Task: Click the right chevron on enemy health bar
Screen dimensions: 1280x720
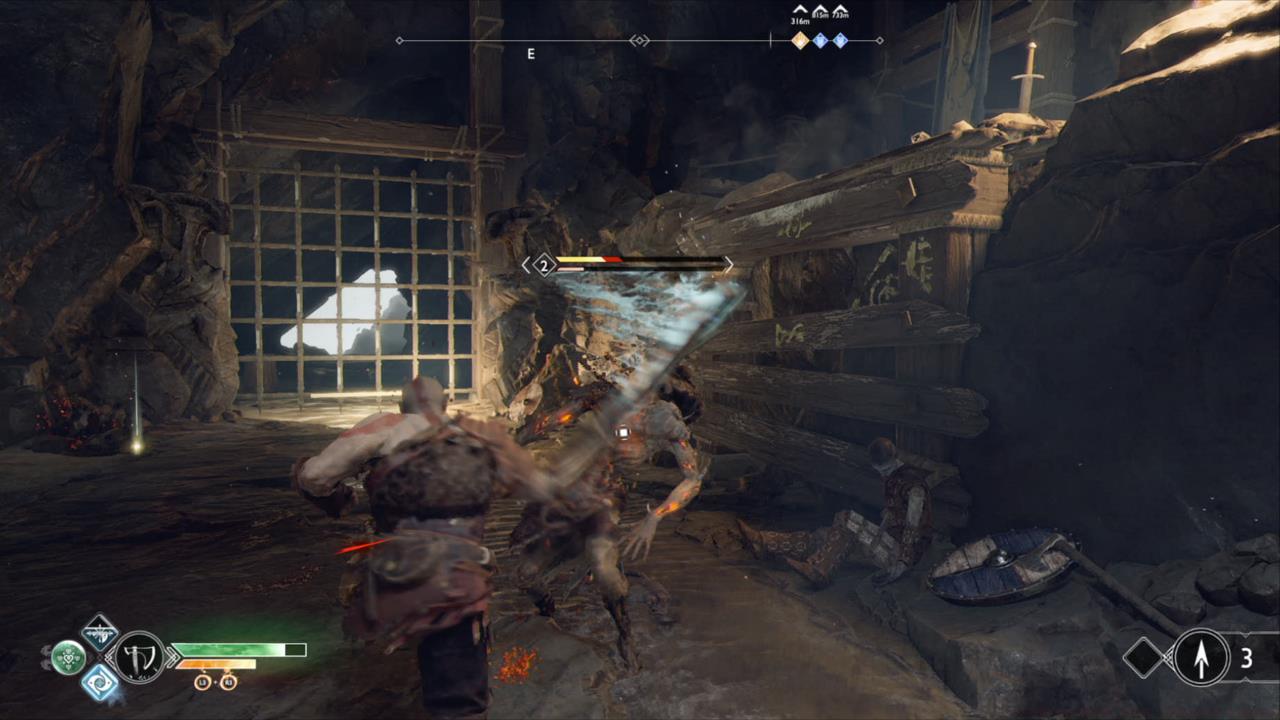Action: click(730, 264)
